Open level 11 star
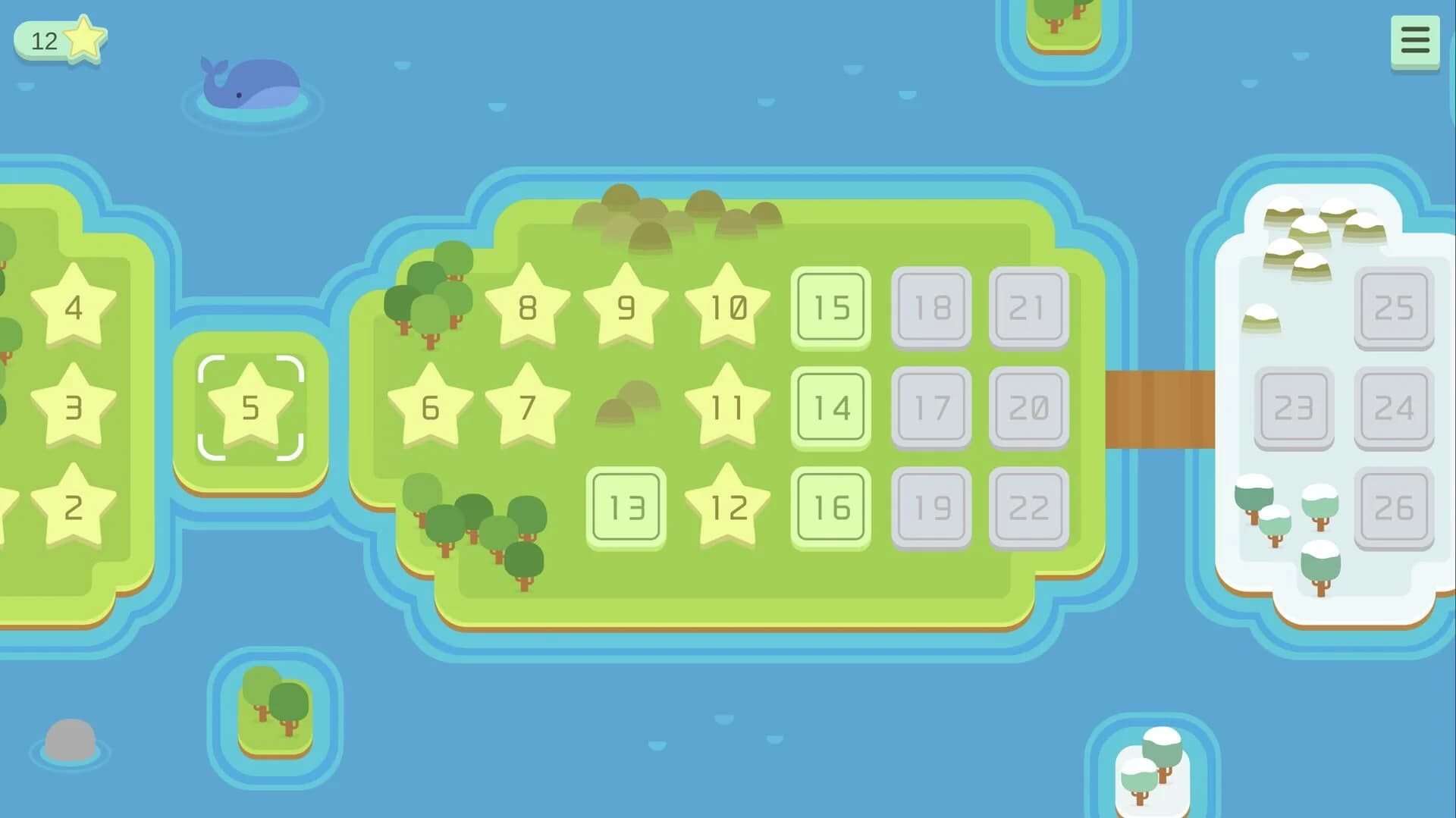The height and width of the screenshot is (818, 1456). 726,409
